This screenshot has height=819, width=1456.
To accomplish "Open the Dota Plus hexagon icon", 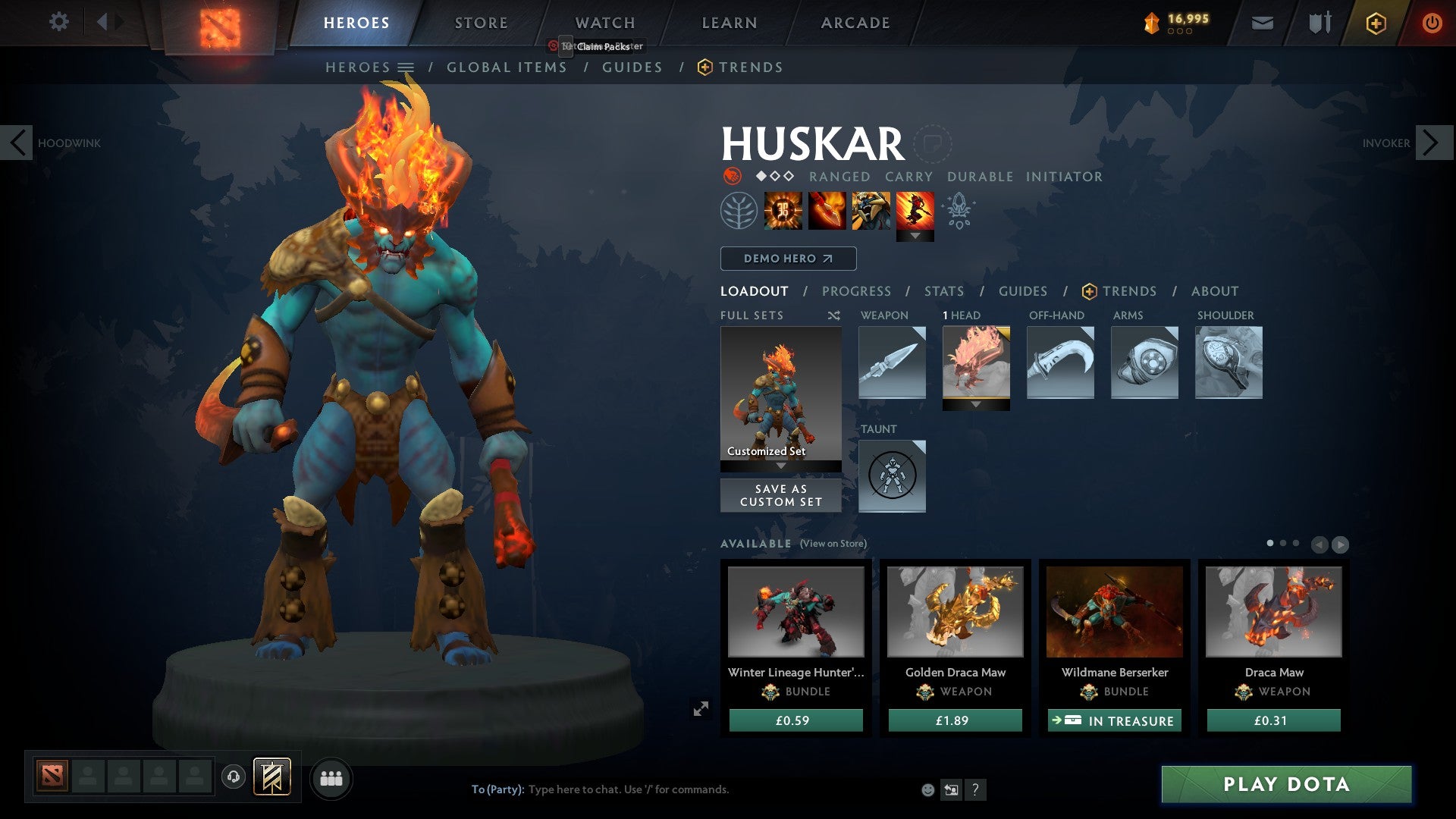I will [1376, 23].
